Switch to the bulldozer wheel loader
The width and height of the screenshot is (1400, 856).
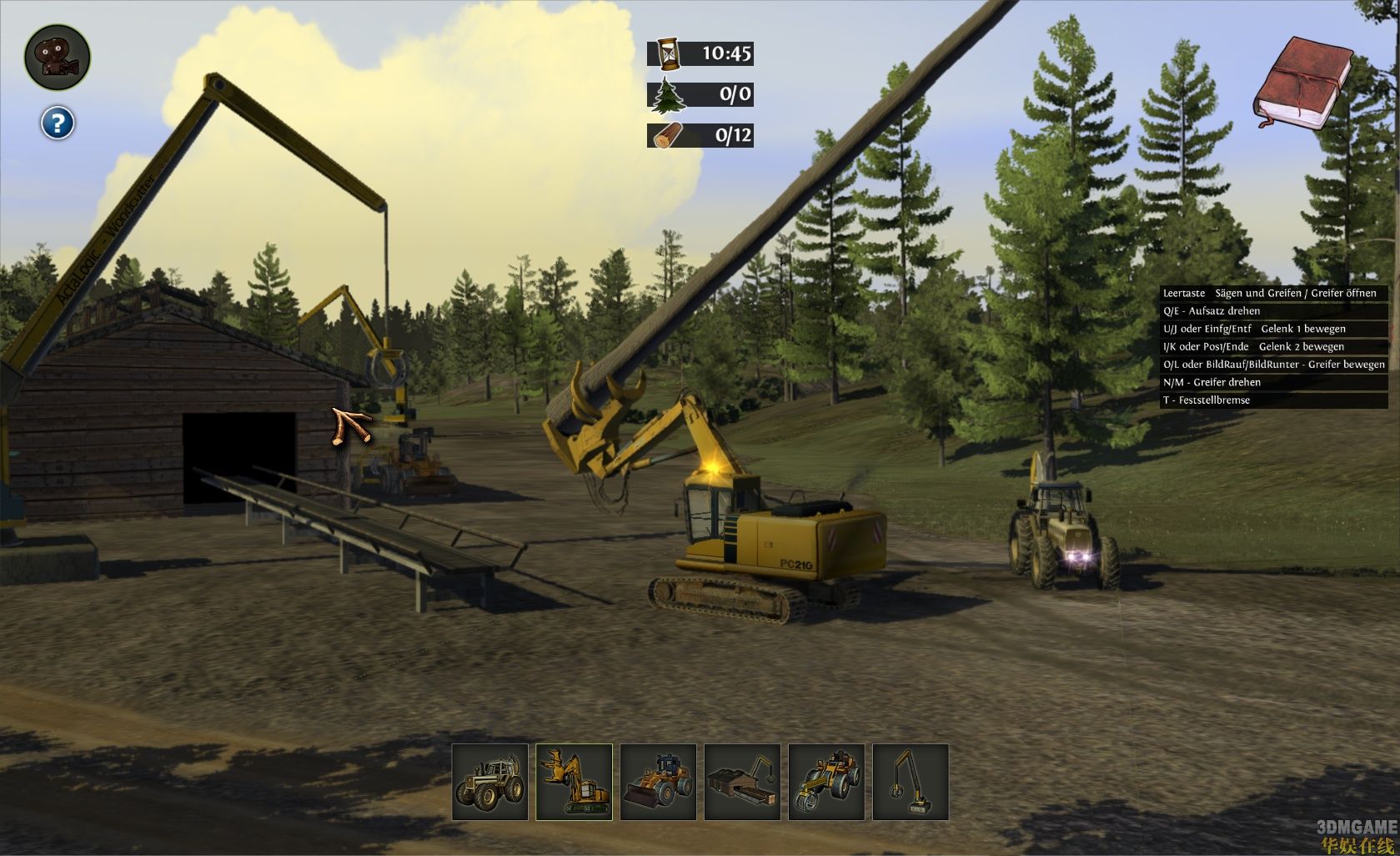click(x=659, y=783)
